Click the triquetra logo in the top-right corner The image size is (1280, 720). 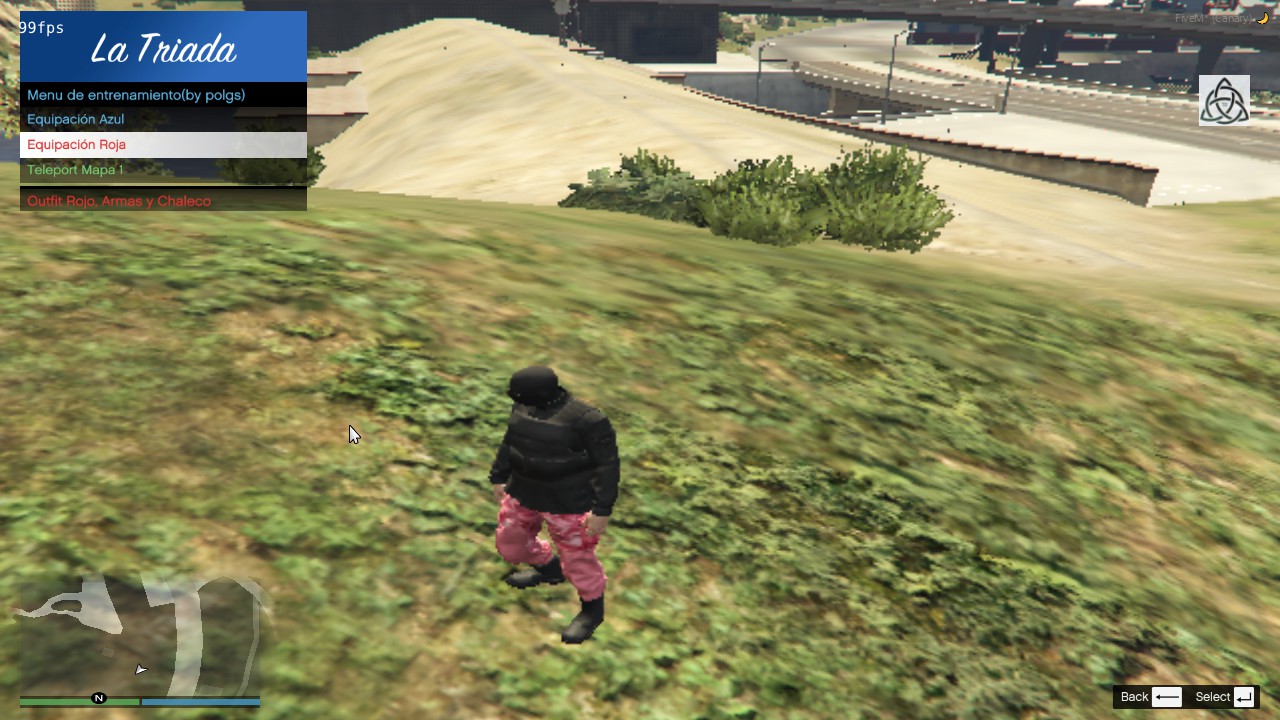click(x=1224, y=99)
